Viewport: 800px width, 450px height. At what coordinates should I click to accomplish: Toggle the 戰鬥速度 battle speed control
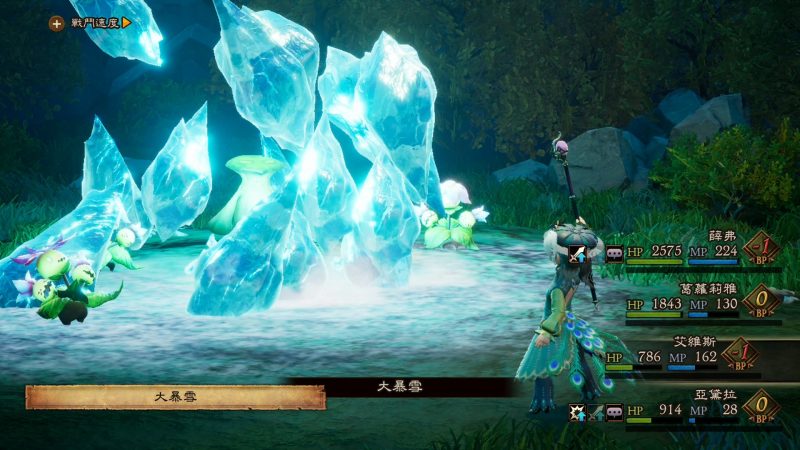(x=91, y=22)
